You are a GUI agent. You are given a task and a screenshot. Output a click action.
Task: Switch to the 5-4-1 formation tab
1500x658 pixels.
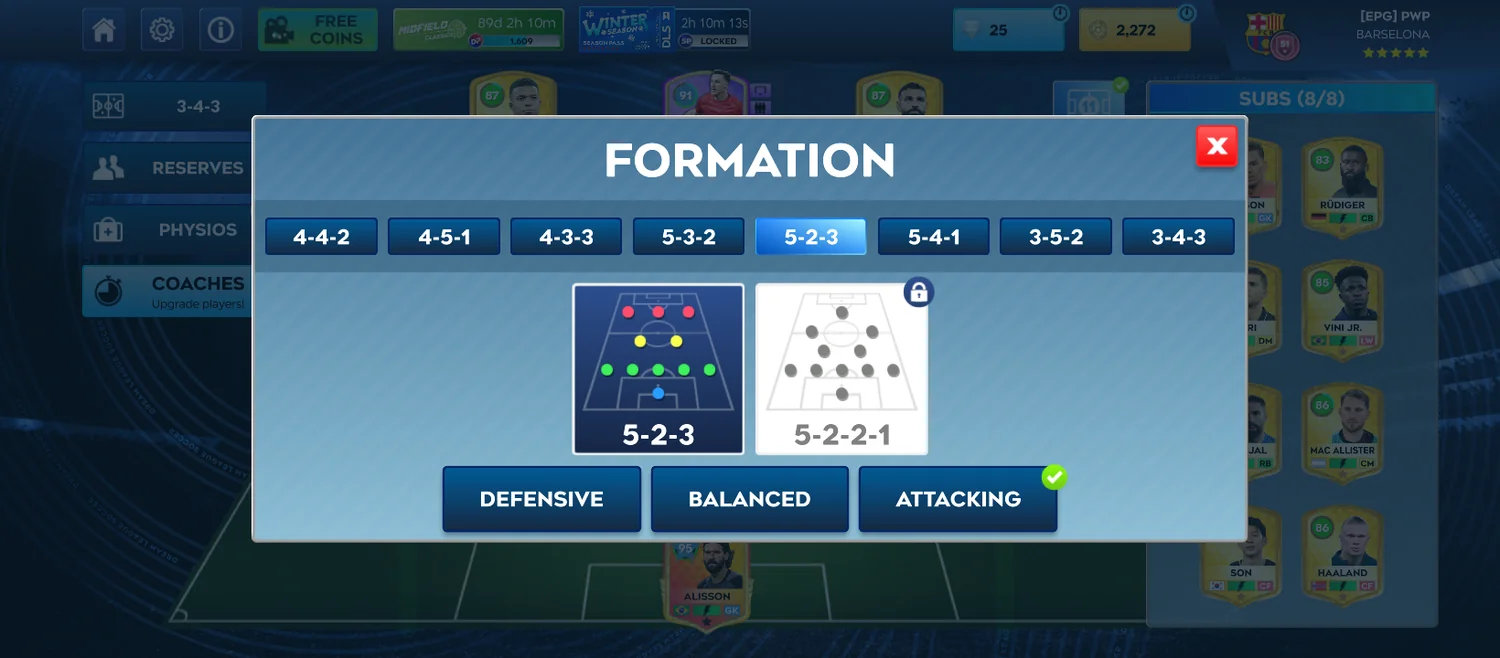pos(933,237)
